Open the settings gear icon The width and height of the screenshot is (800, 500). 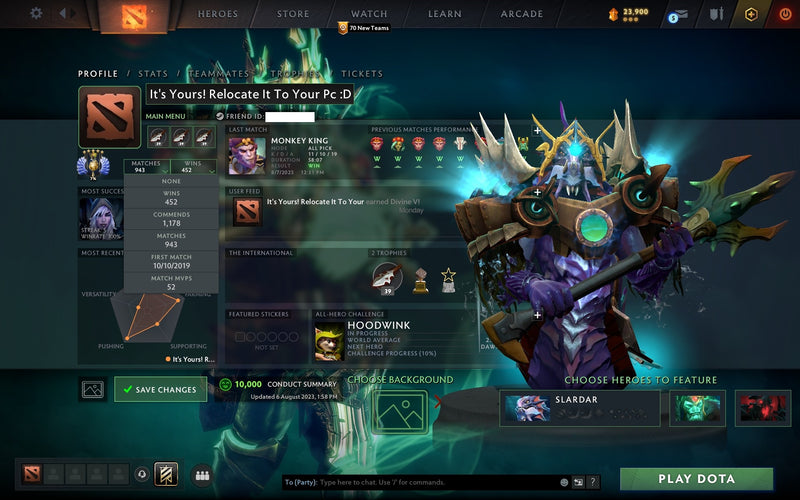(36, 14)
